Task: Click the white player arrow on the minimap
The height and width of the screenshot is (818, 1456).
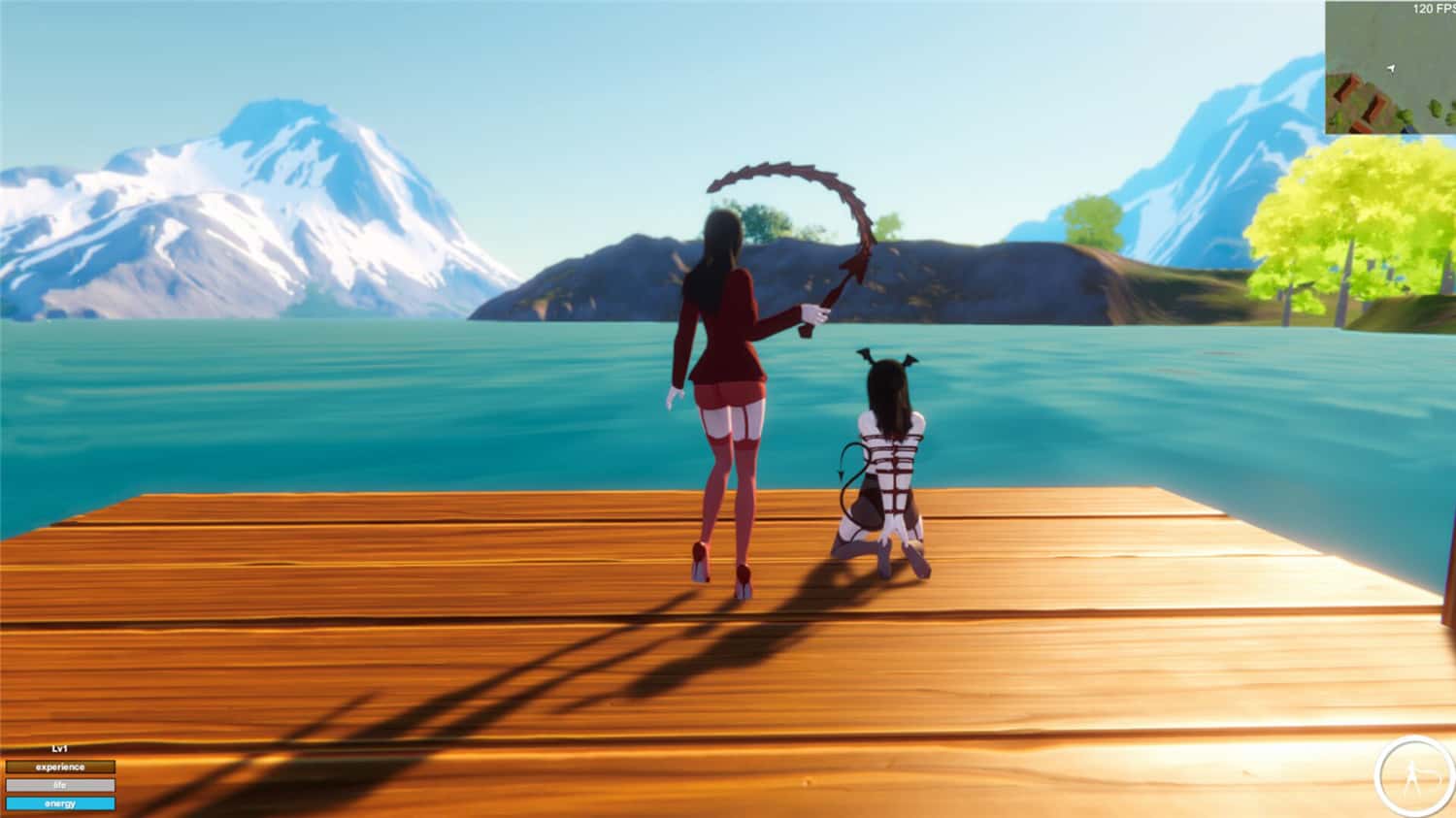Action: tap(1392, 67)
